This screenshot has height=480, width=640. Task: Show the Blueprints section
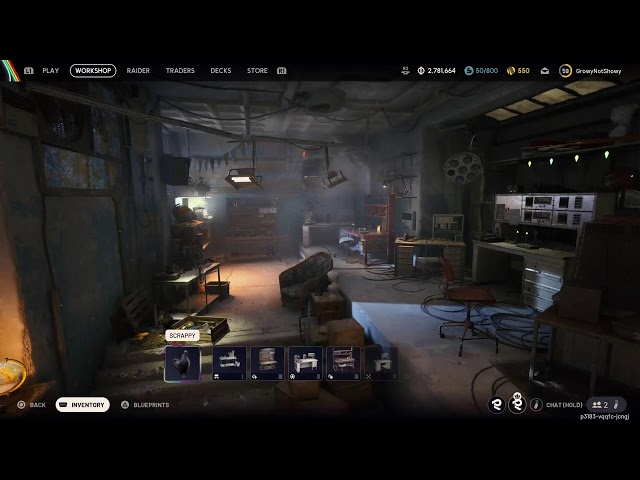click(145, 405)
